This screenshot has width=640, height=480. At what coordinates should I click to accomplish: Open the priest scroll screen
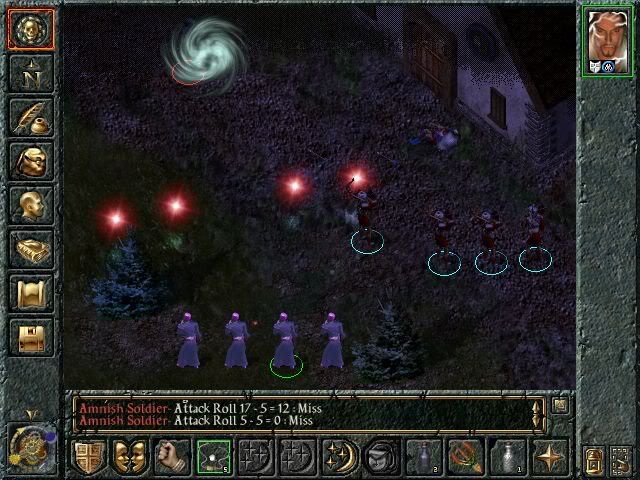(31, 293)
